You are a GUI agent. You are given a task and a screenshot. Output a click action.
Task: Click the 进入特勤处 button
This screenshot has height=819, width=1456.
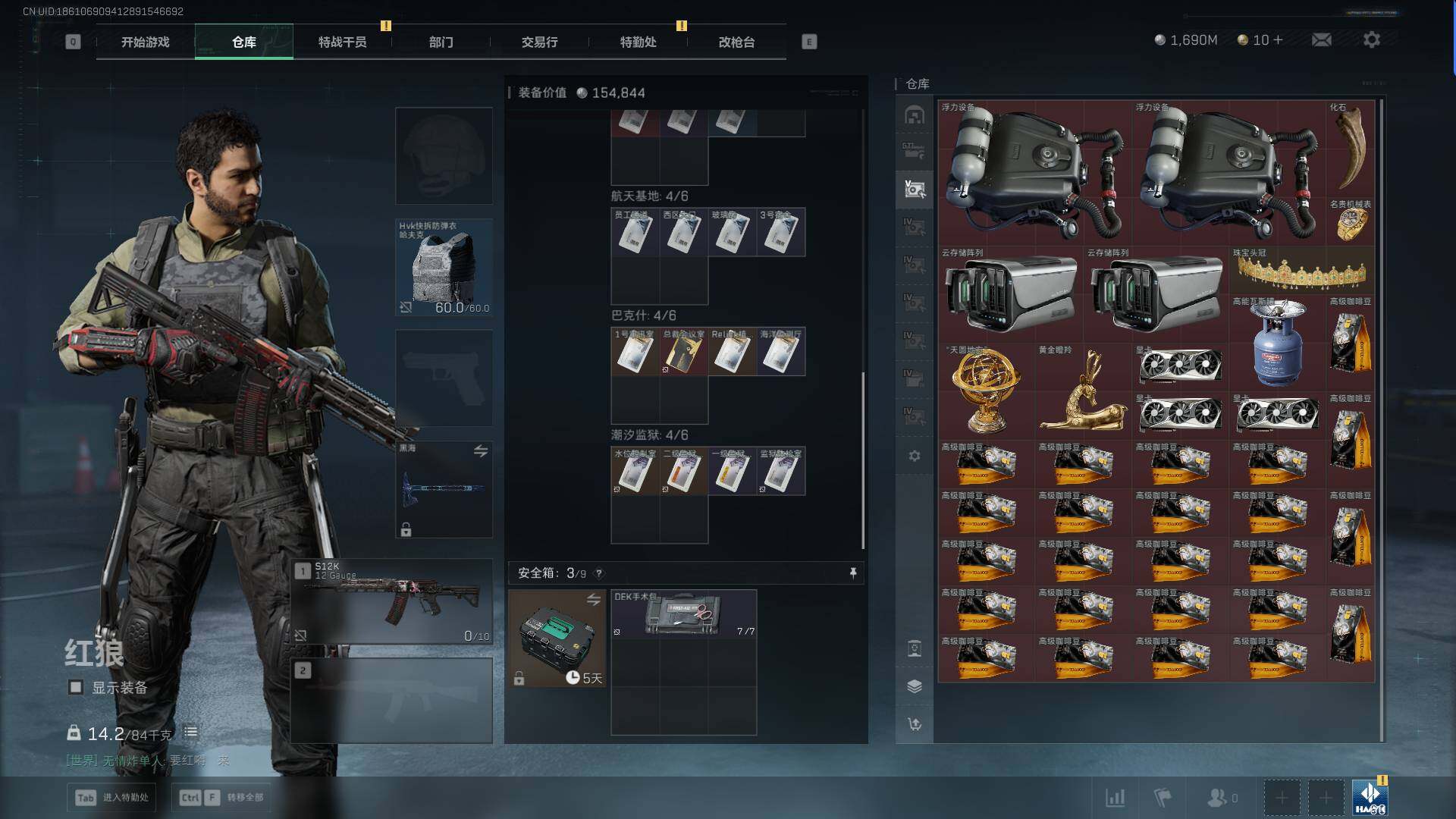pyautogui.click(x=112, y=797)
